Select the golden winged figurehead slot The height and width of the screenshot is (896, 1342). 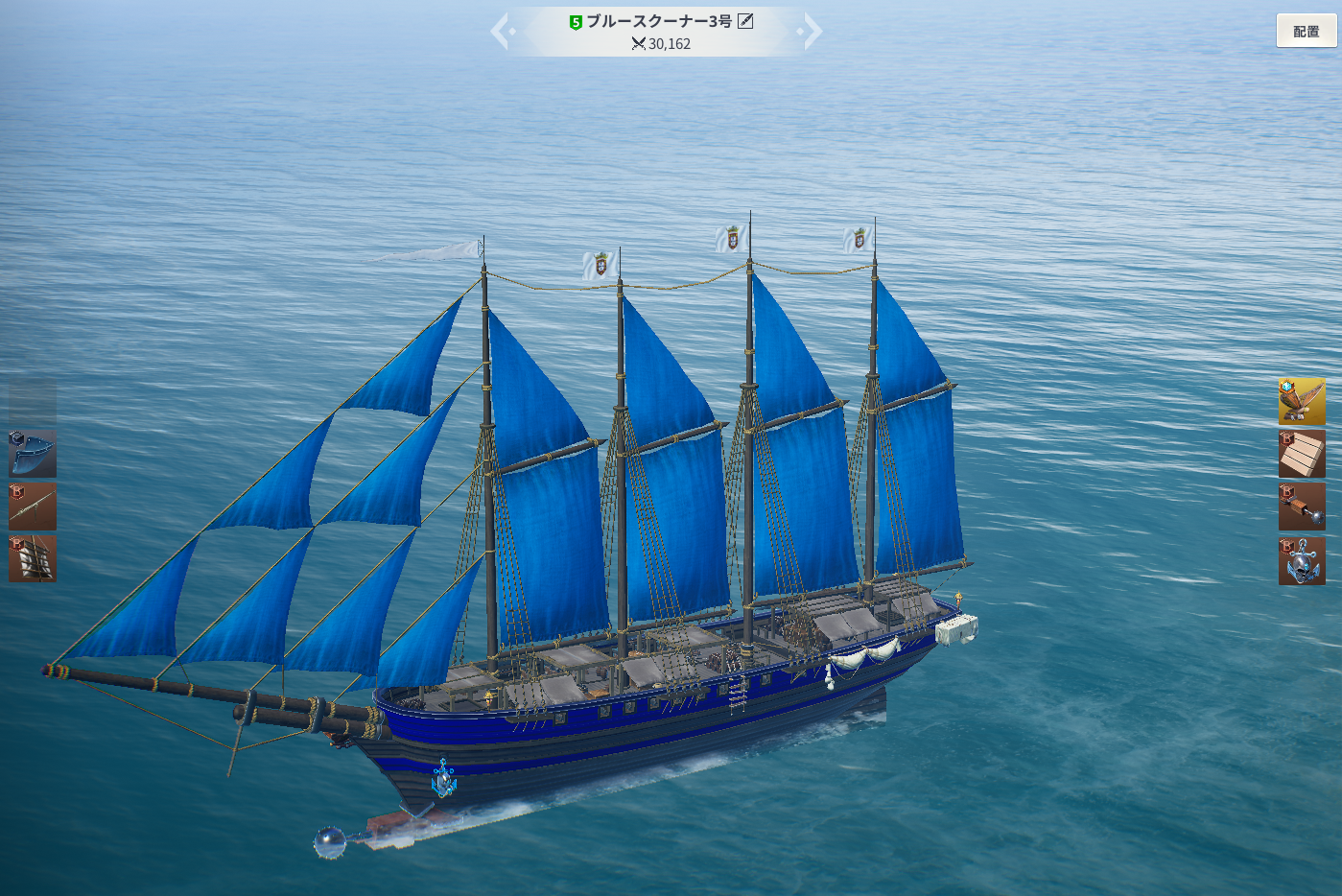[1302, 401]
